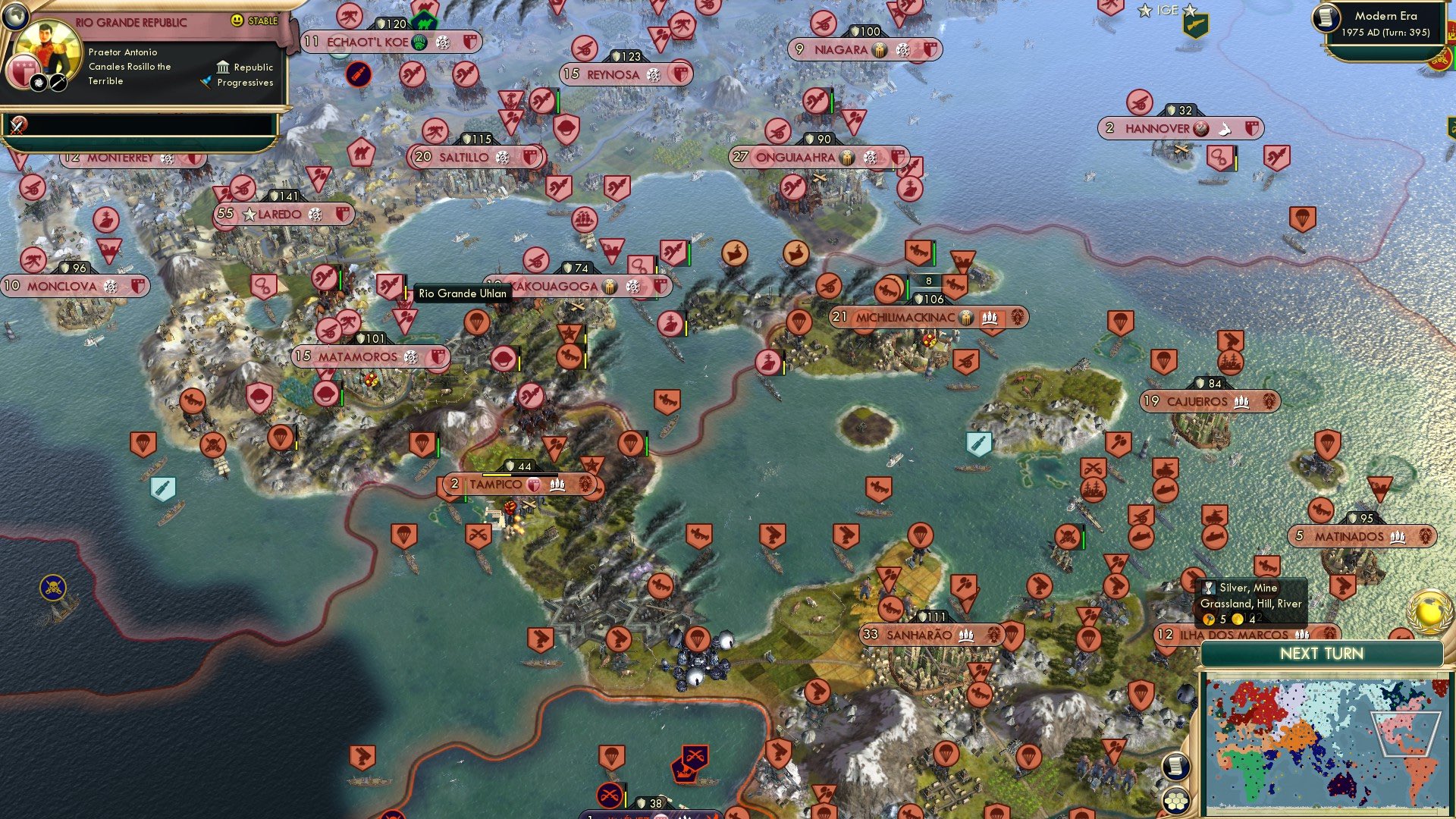
Task: Select the leader portrait of Praetor Antonio
Action: (47, 48)
